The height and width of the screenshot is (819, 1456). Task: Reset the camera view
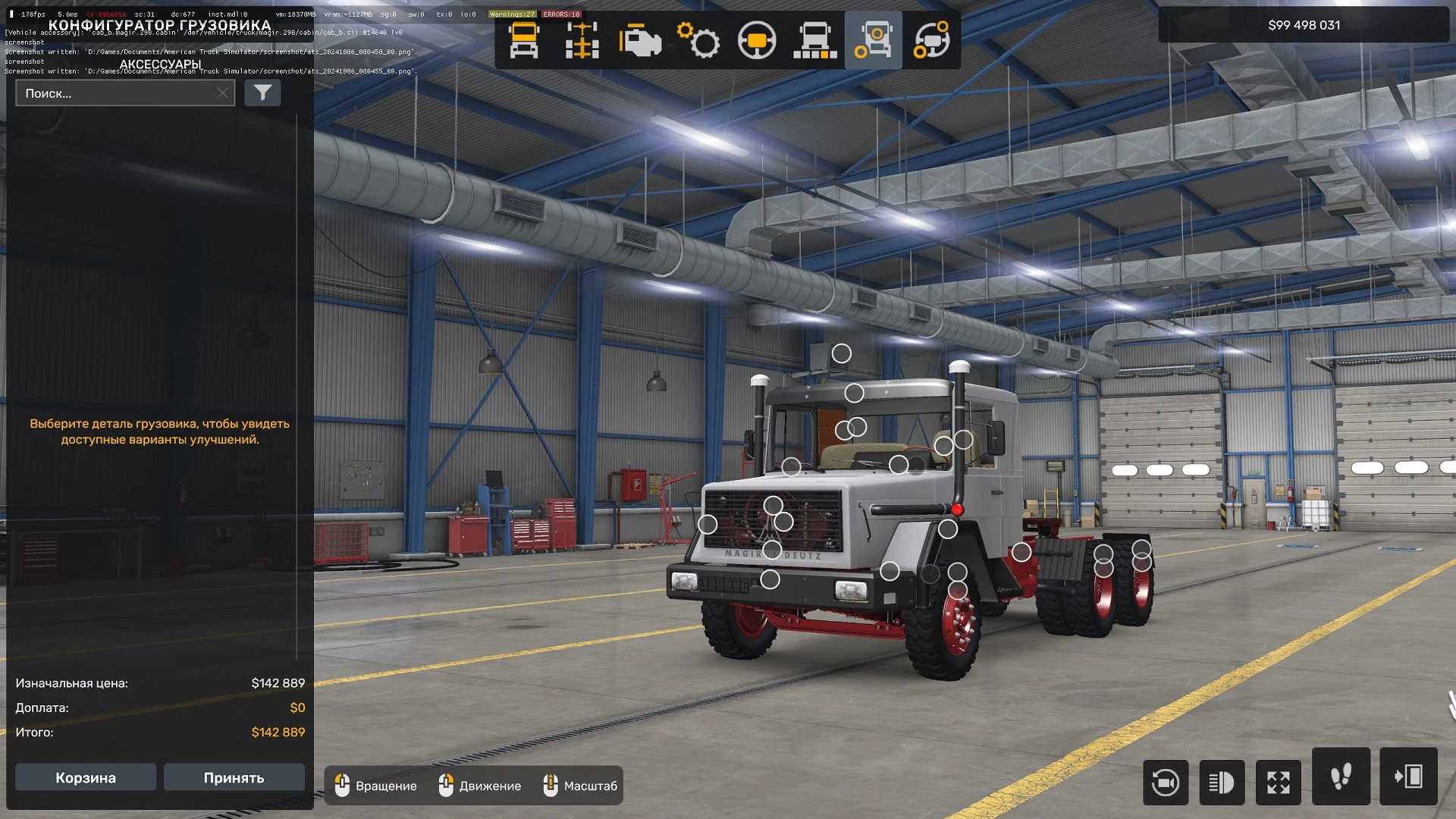tap(1166, 782)
